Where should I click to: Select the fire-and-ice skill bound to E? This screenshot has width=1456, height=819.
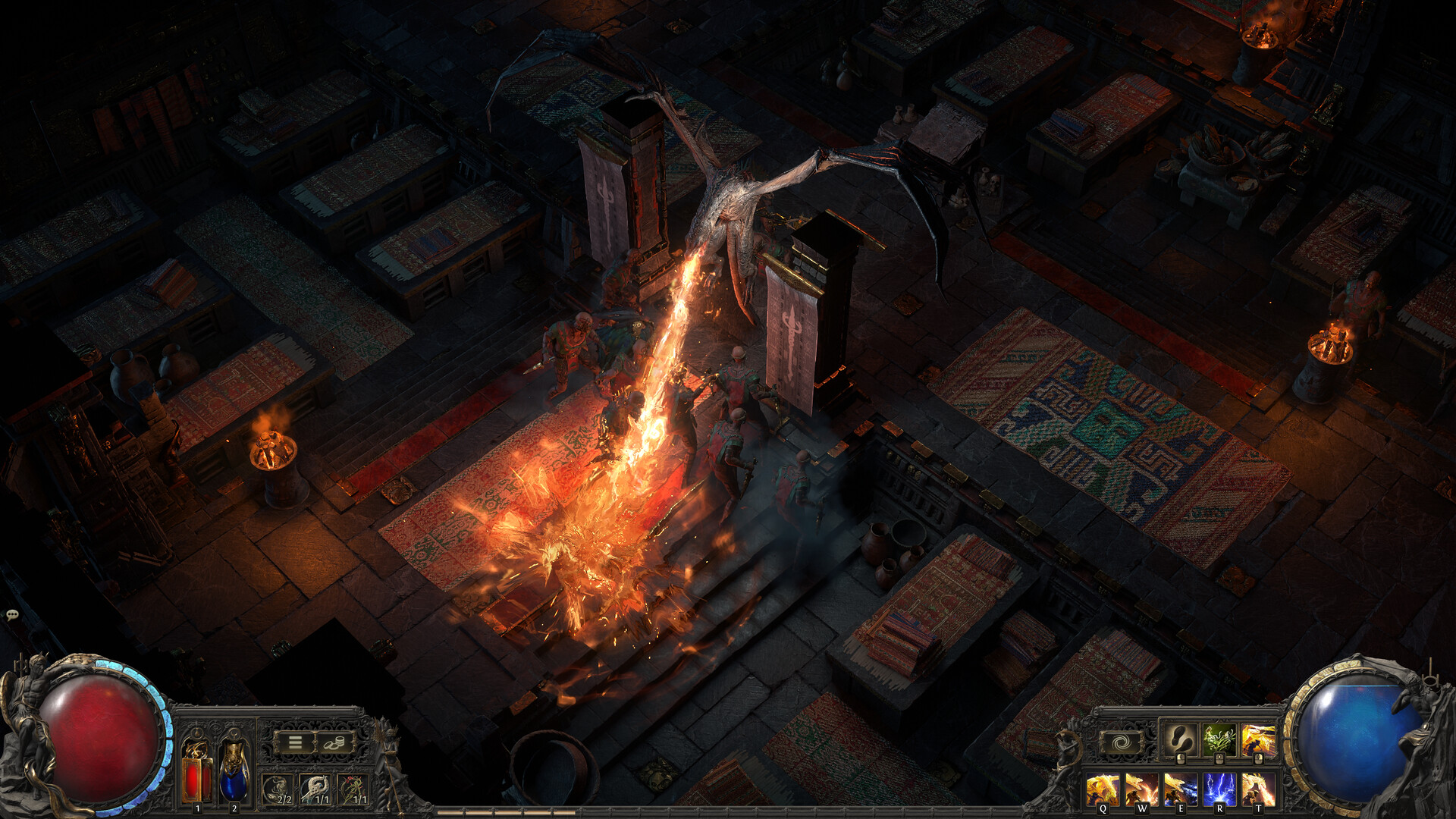point(1181,789)
